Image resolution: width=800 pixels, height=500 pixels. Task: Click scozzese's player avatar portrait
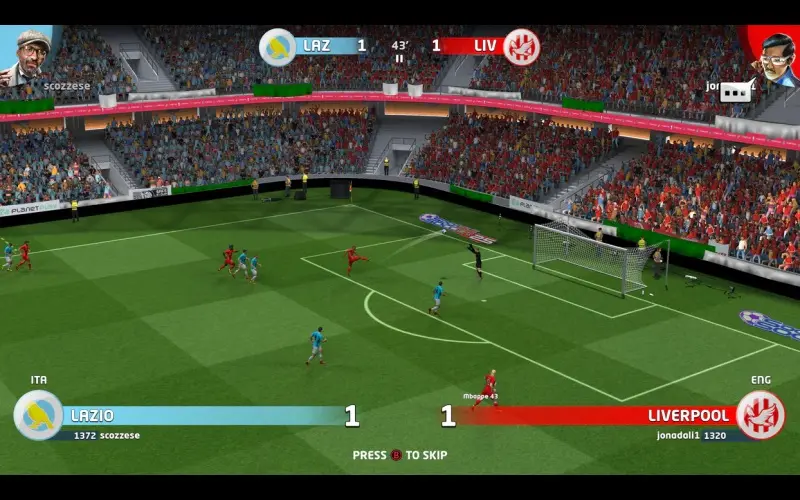(x=32, y=57)
